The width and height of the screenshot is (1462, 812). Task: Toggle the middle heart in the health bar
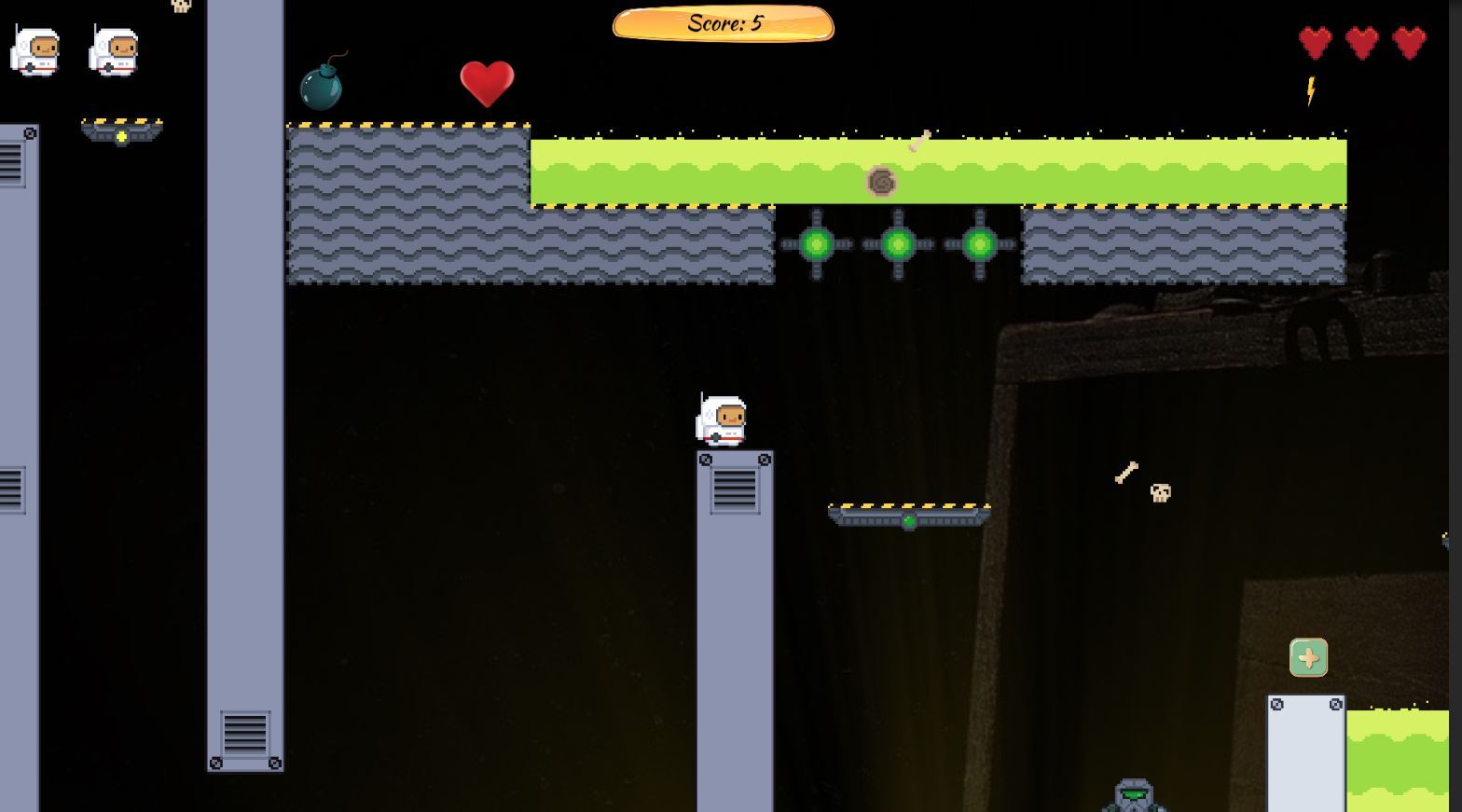tap(1361, 42)
